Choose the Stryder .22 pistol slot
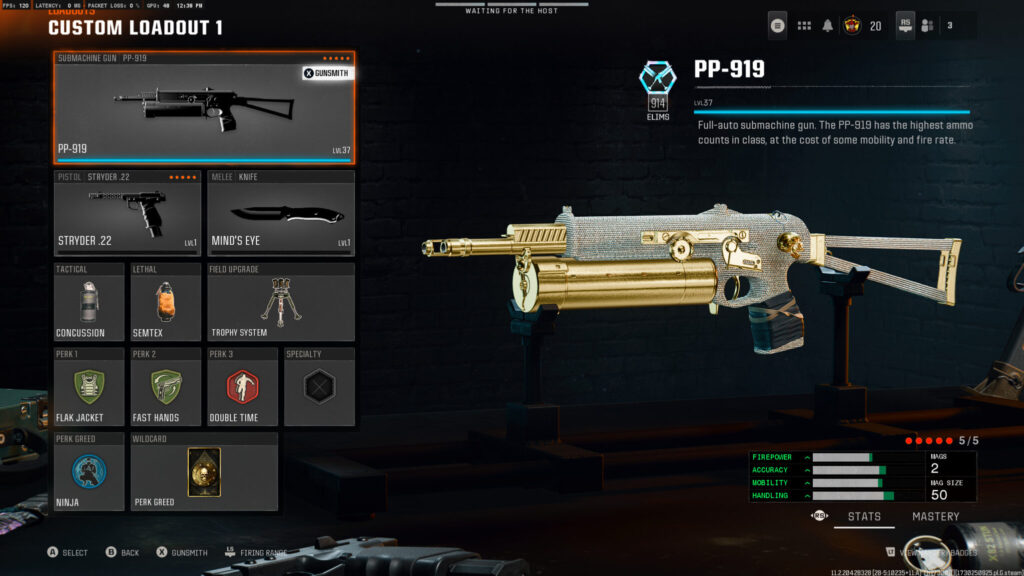Screen dimensions: 1024x576 point(128,212)
